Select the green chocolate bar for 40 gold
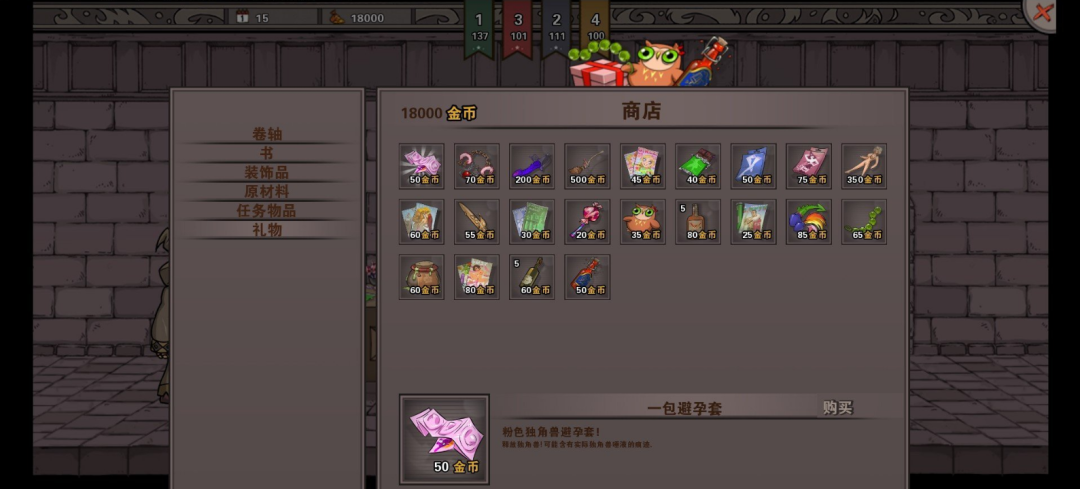1080x489 pixels. [698, 166]
